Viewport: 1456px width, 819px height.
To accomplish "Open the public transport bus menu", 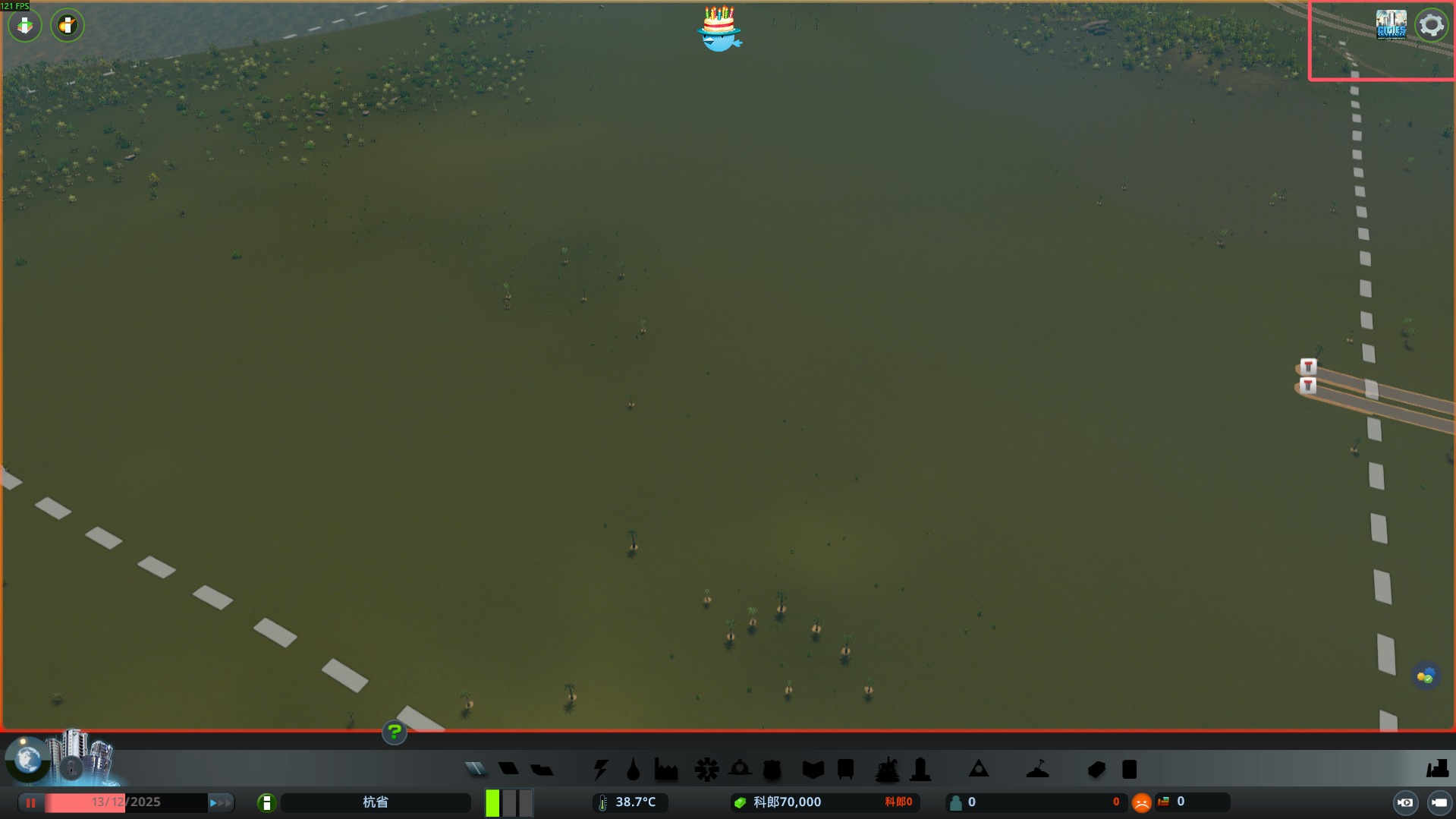I will [845, 770].
